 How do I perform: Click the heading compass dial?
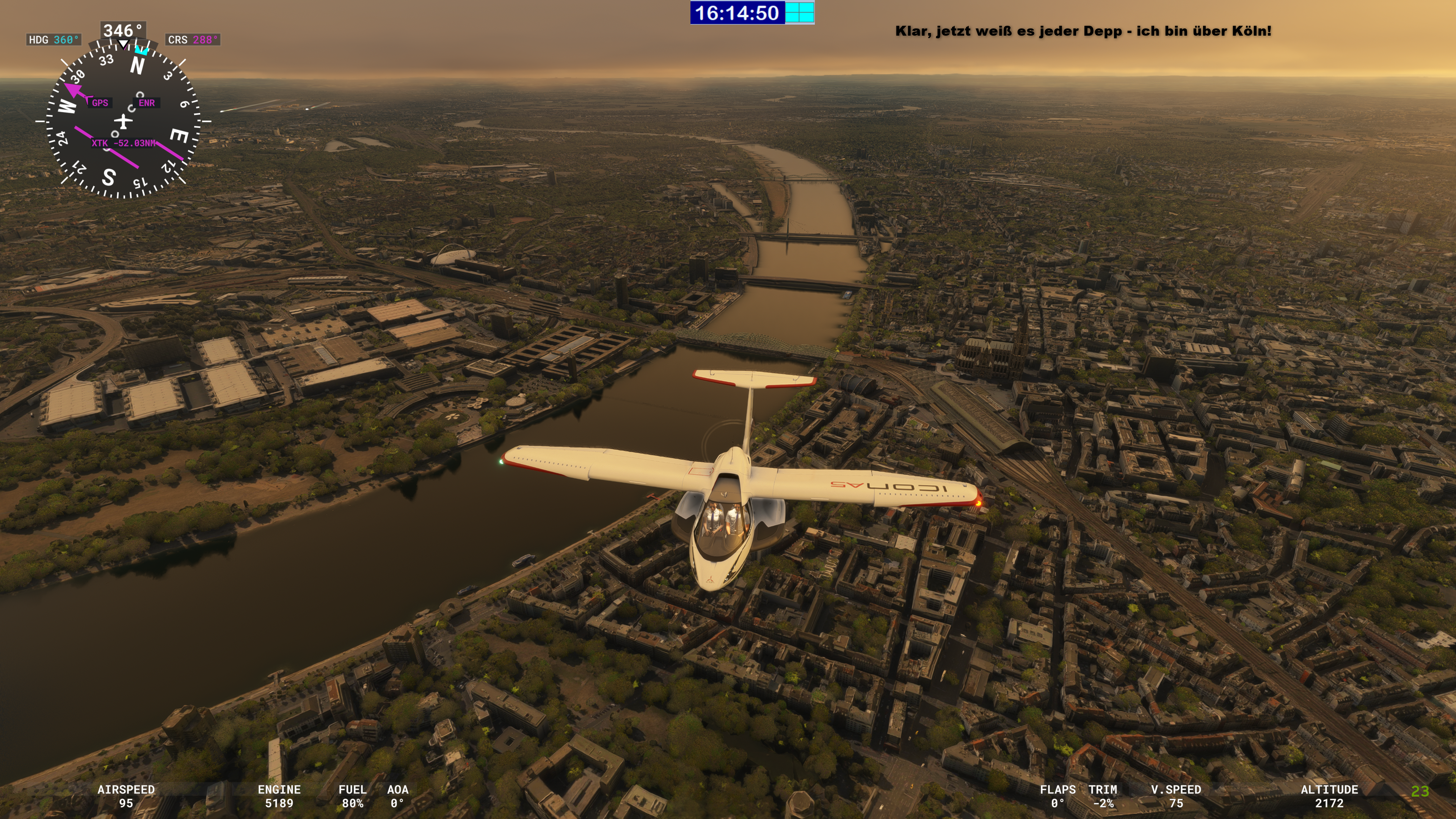[123, 121]
